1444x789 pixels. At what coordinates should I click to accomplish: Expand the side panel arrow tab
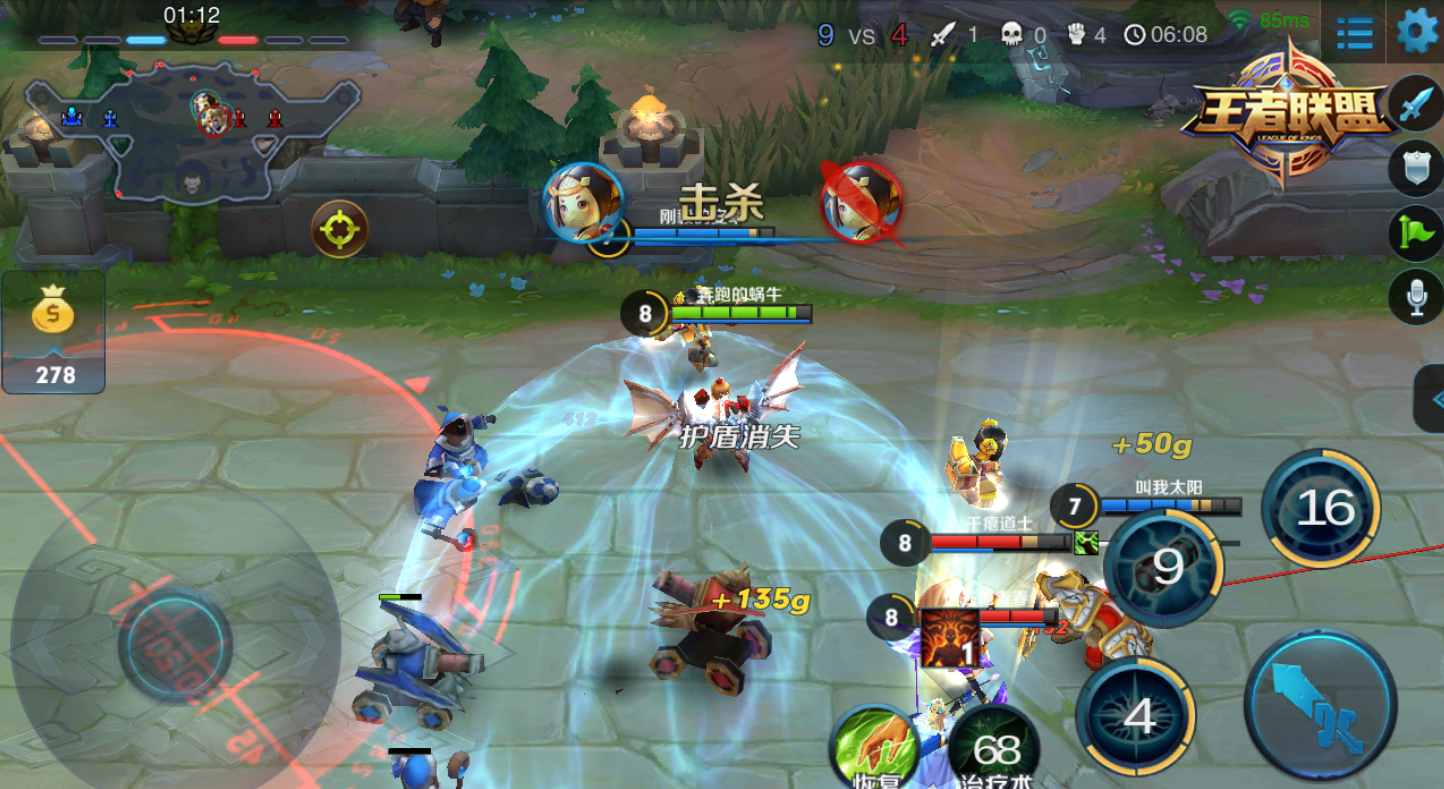[x=1430, y=399]
